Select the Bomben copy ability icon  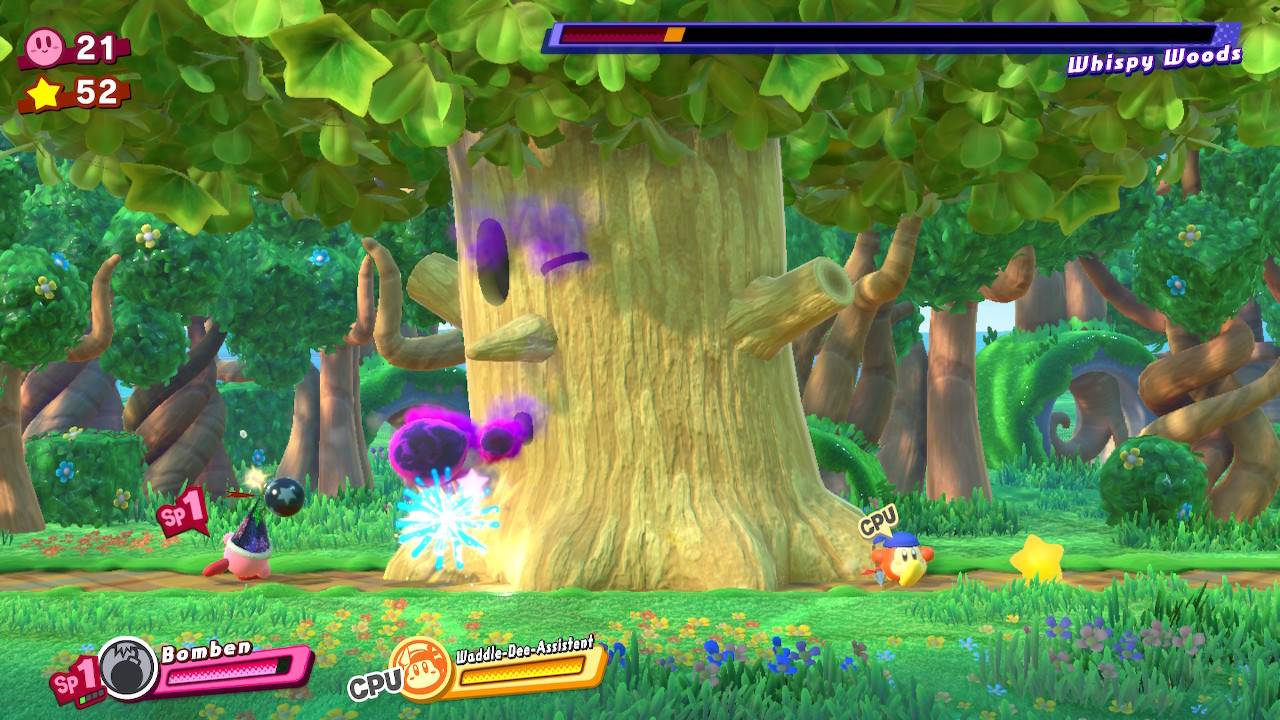[128, 668]
